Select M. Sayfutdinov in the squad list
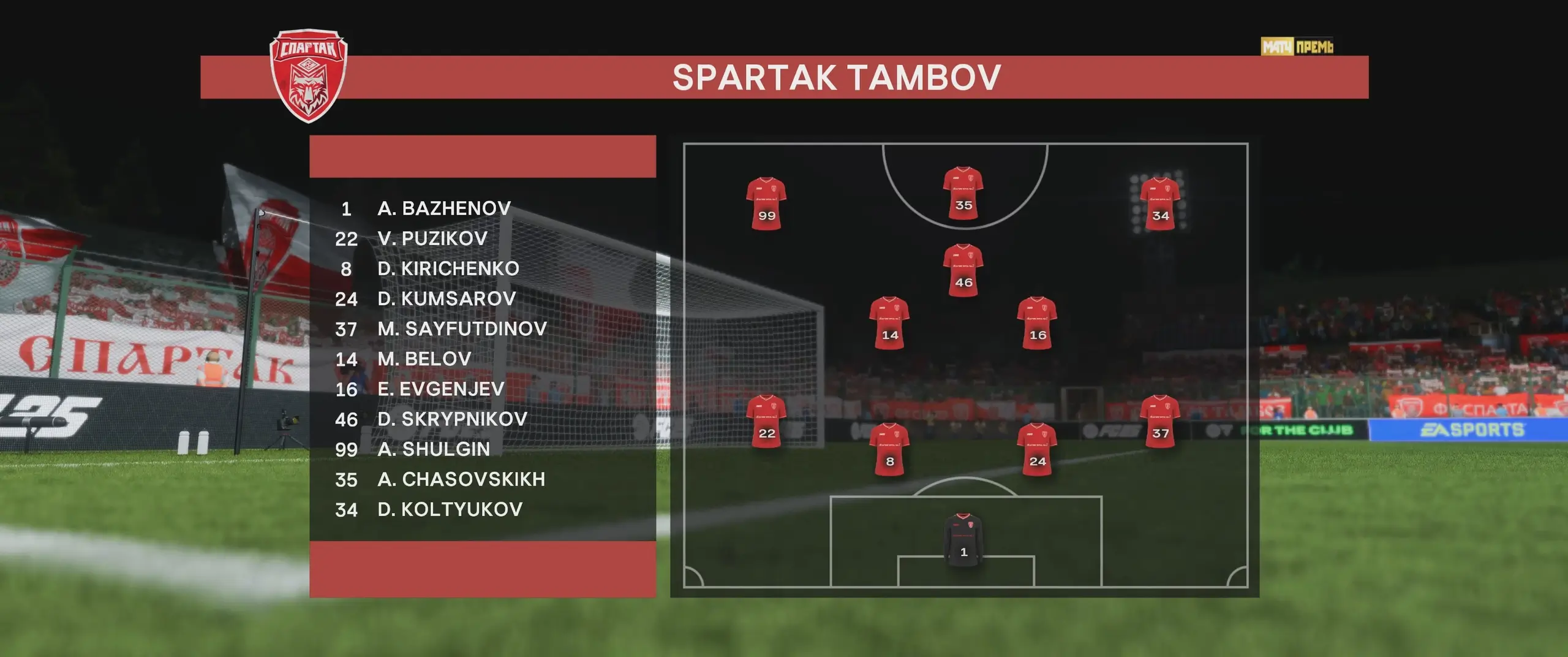Image resolution: width=1568 pixels, height=657 pixels. pos(462,328)
